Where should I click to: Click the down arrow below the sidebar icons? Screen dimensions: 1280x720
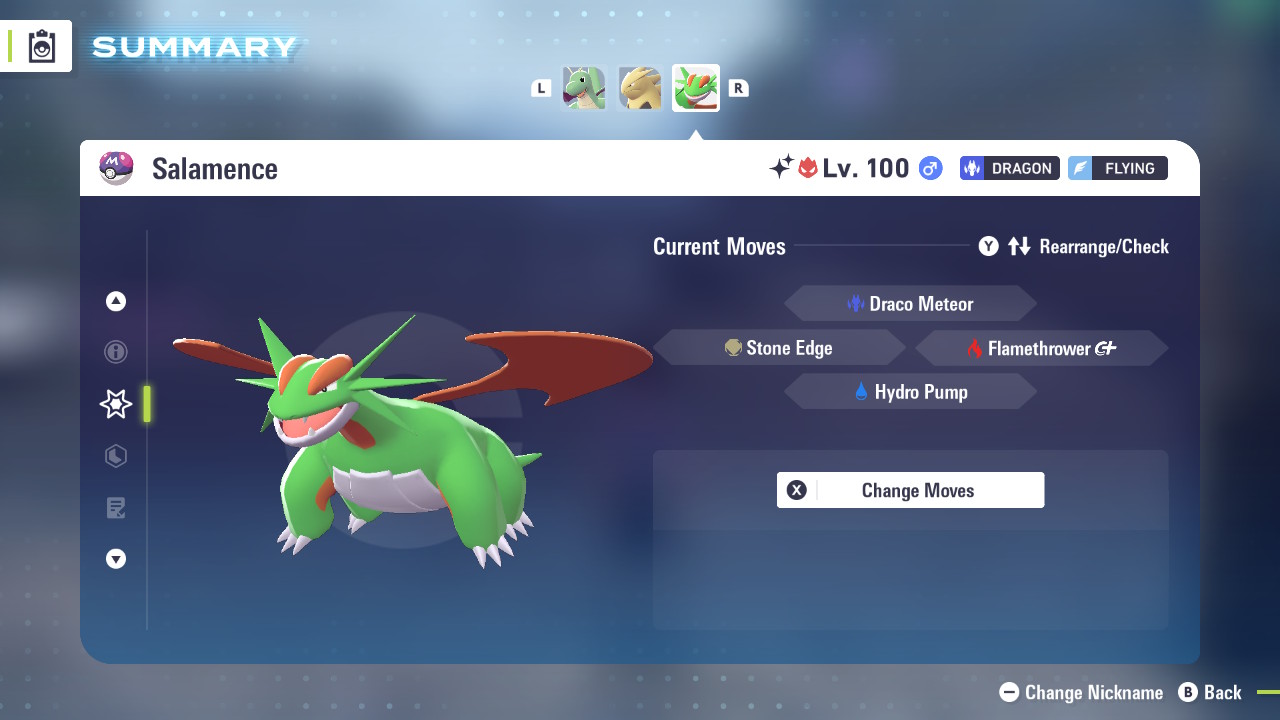click(x=116, y=559)
